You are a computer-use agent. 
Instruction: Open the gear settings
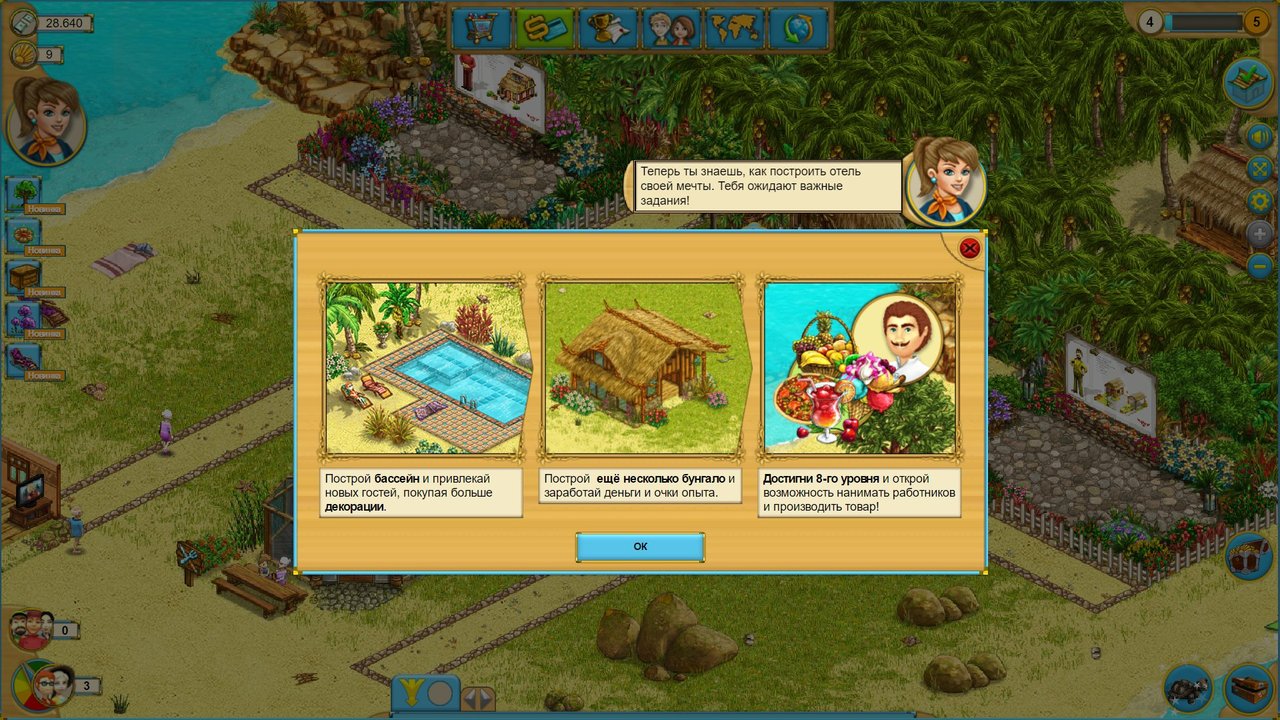pos(1259,201)
